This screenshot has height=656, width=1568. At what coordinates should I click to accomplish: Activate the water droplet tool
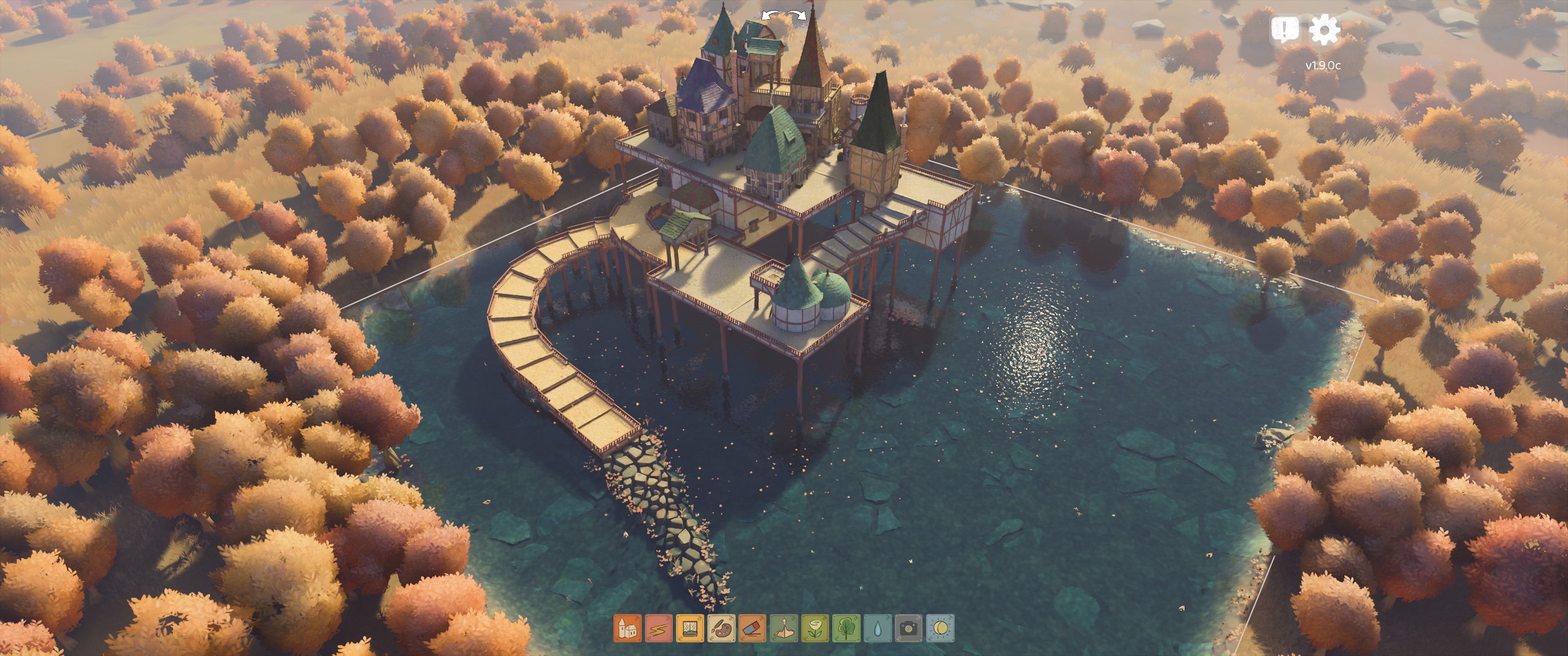click(x=878, y=627)
